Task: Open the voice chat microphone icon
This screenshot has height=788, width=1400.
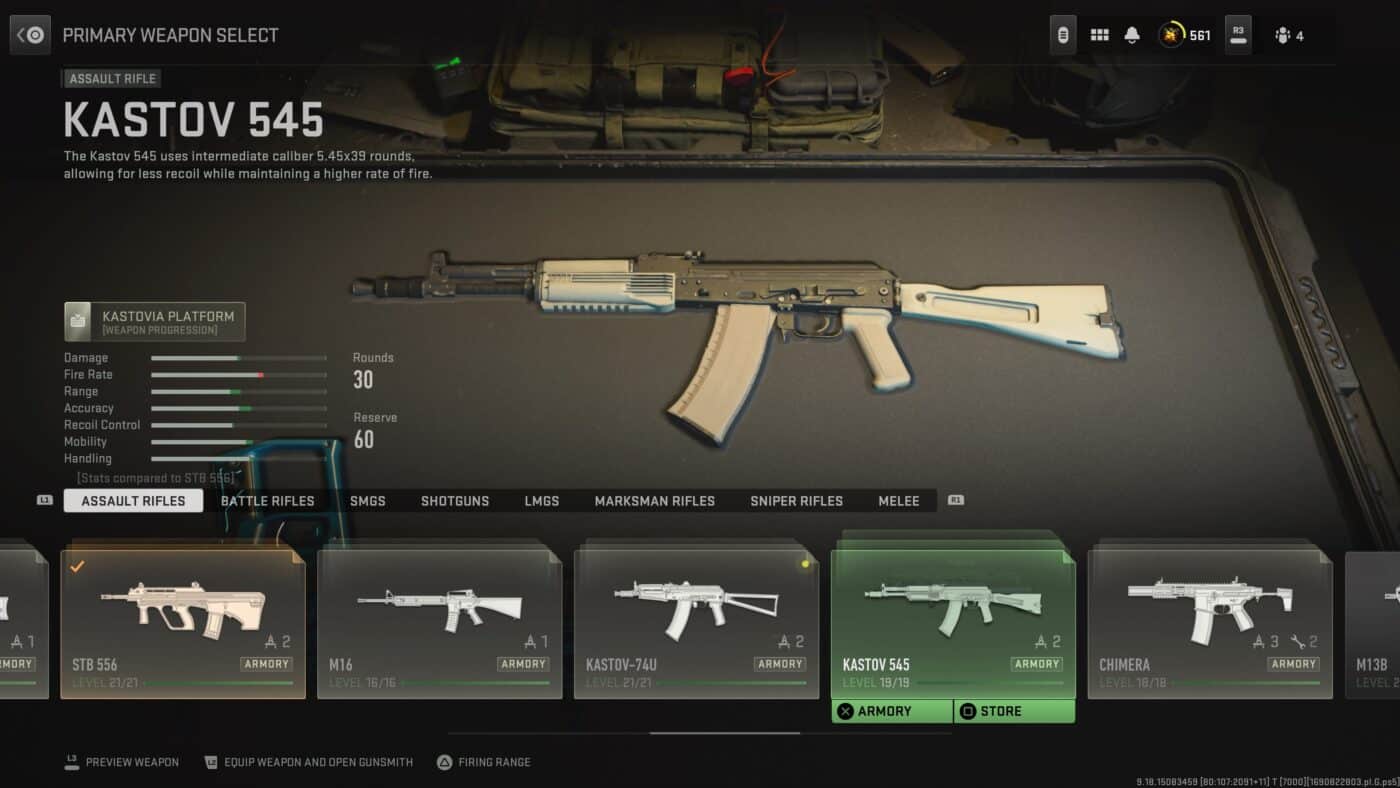Action: click(x=1062, y=34)
